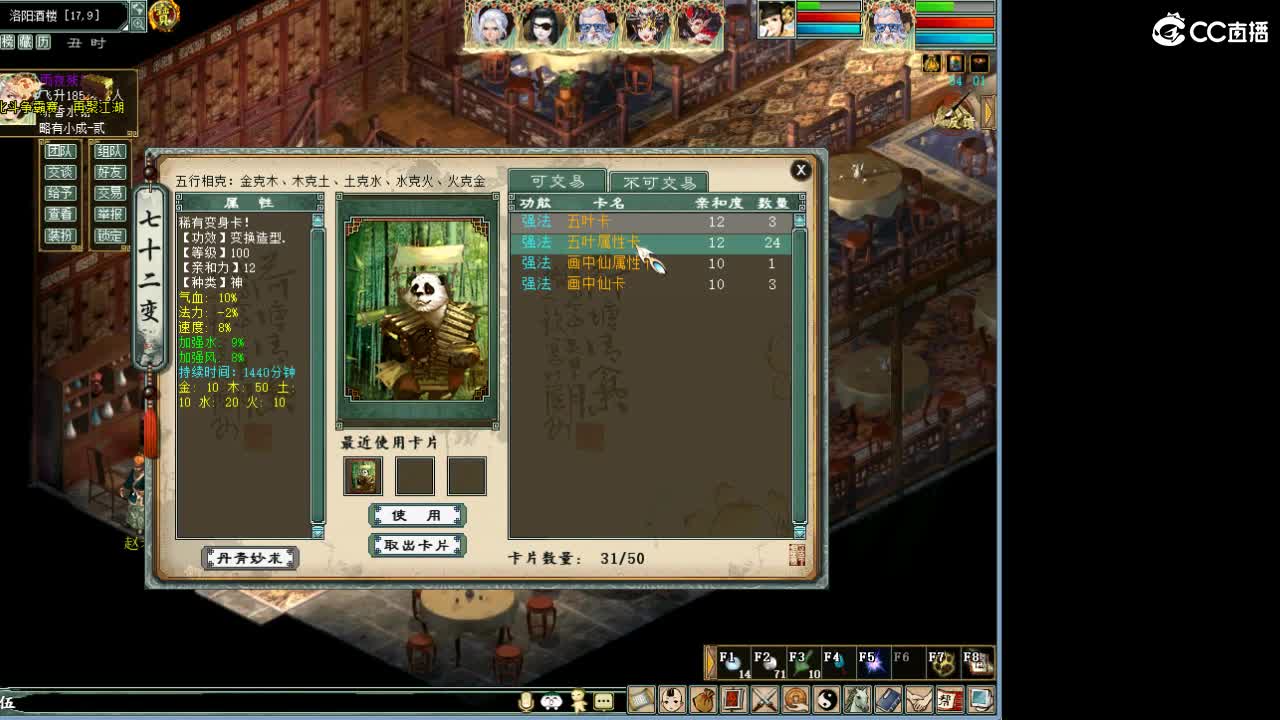Click the 取出卡片 button
Screen dimensions: 1280x720
[x=417, y=545]
